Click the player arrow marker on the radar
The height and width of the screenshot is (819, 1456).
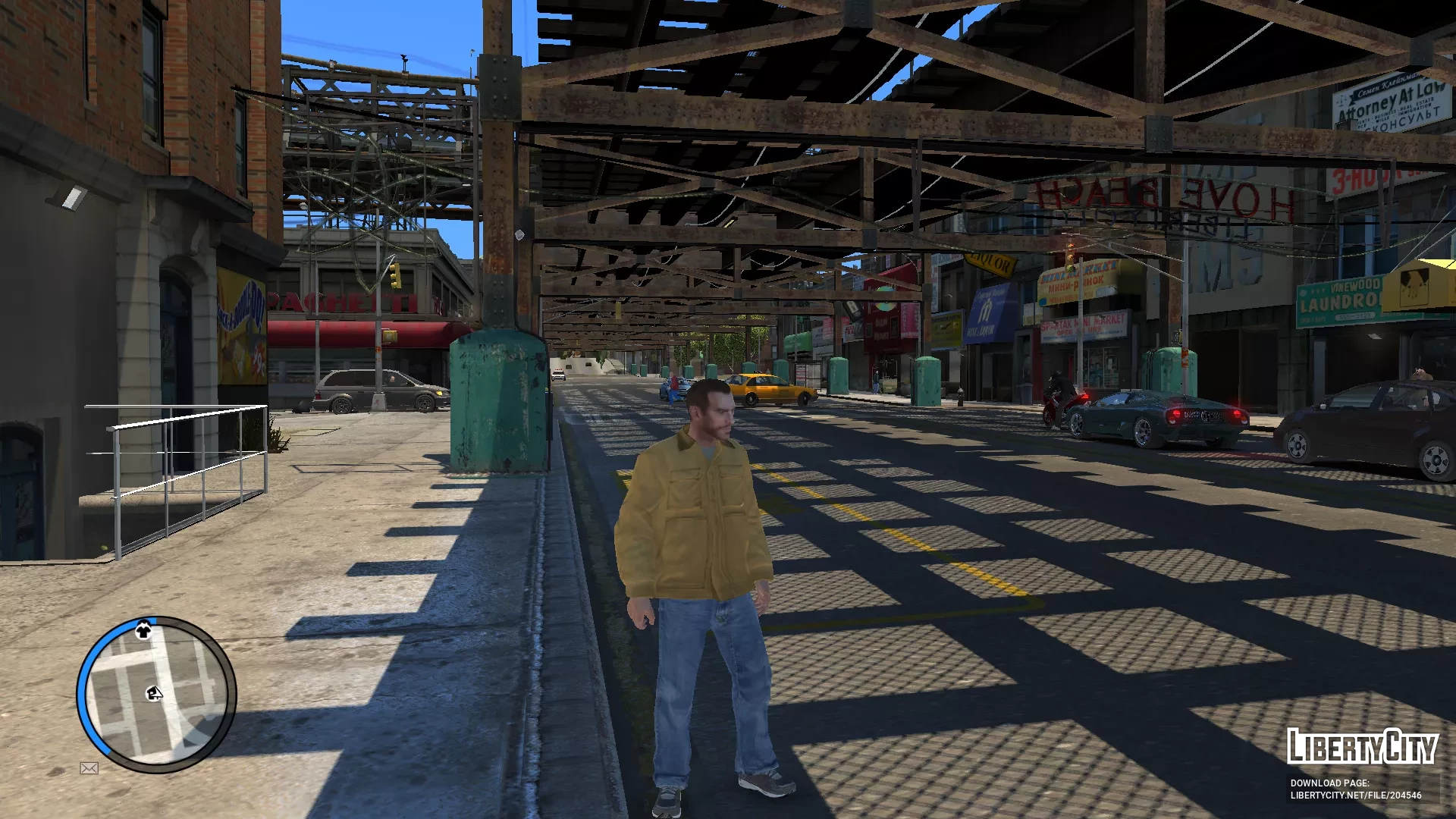pos(154,693)
